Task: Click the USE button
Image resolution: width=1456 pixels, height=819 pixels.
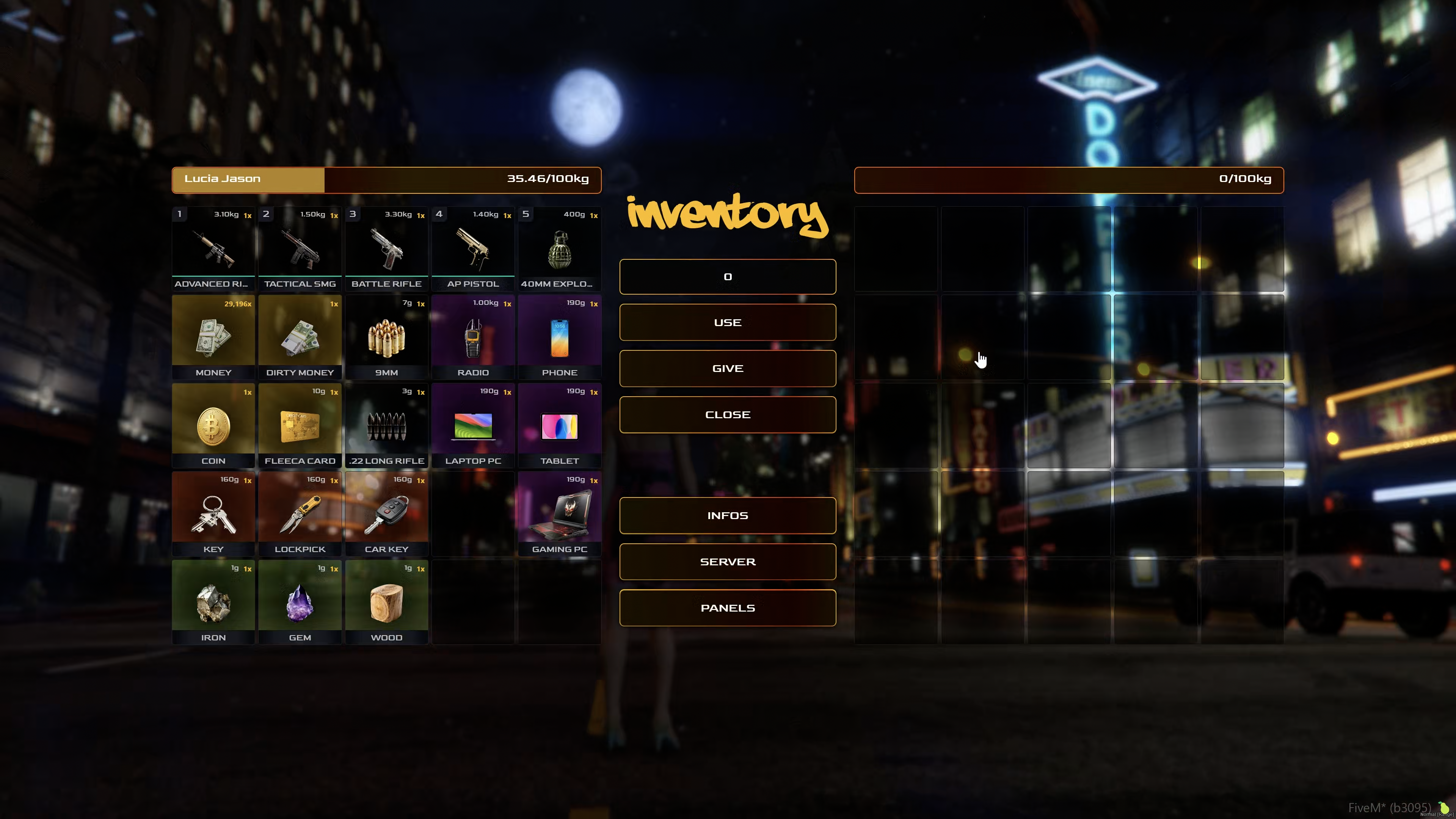Action: [728, 322]
